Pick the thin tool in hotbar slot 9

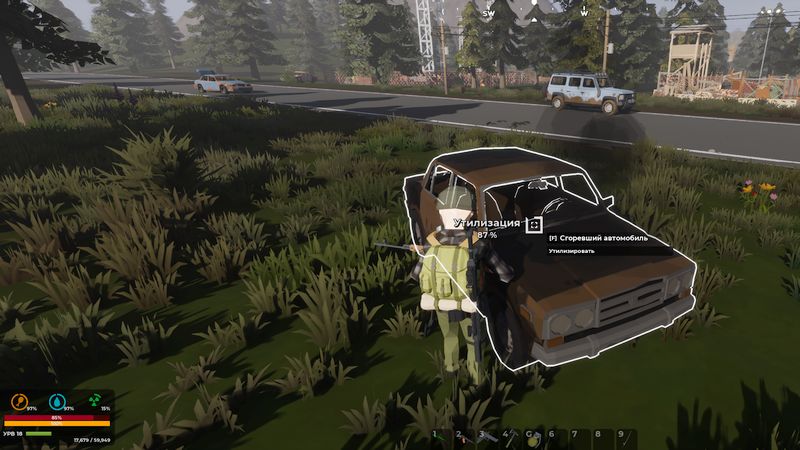tap(626, 437)
